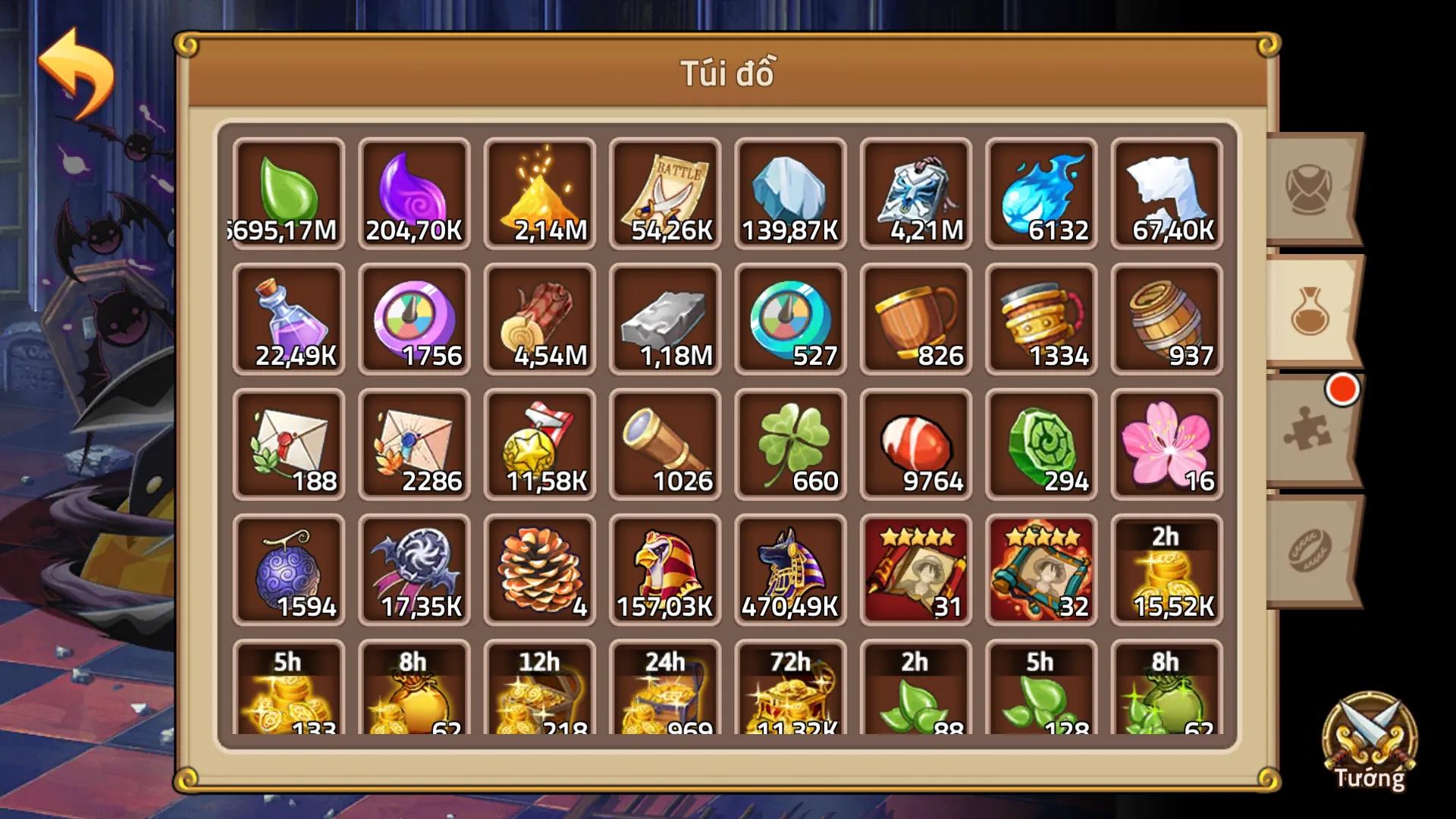1456x819 pixels.
Task: Select the pinecone item
Action: coord(539,569)
